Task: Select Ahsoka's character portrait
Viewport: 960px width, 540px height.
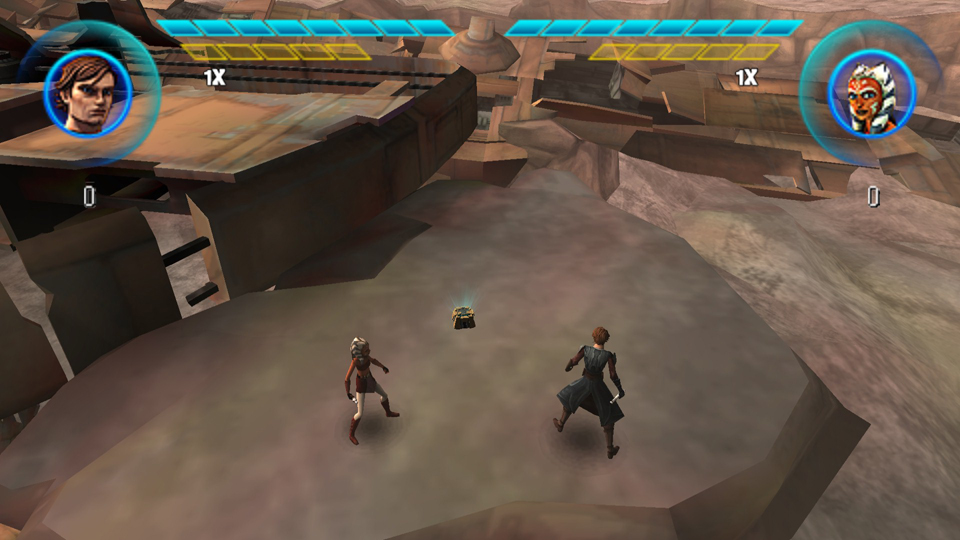Action: (x=871, y=93)
